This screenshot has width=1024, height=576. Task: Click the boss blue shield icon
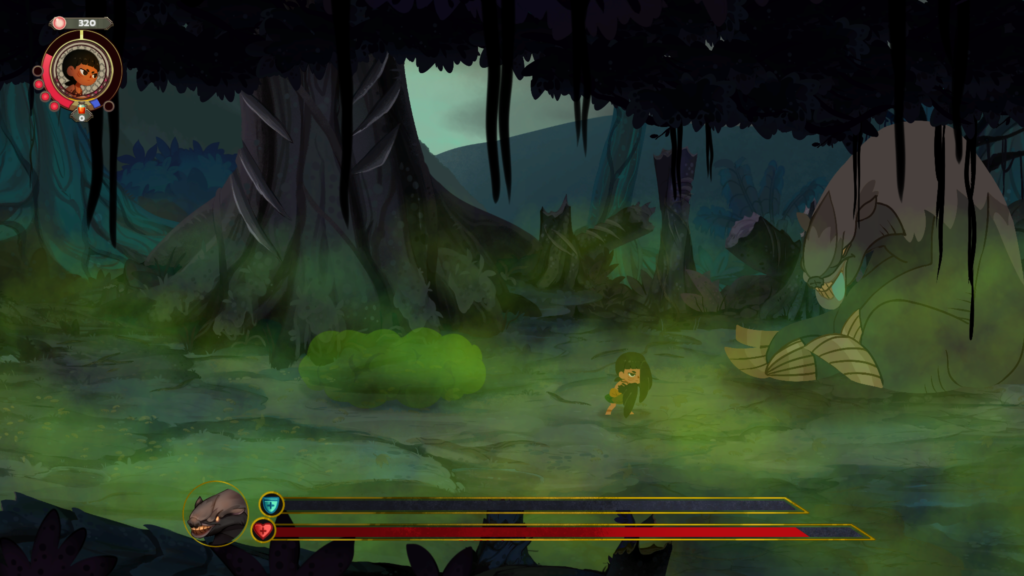coord(271,504)
